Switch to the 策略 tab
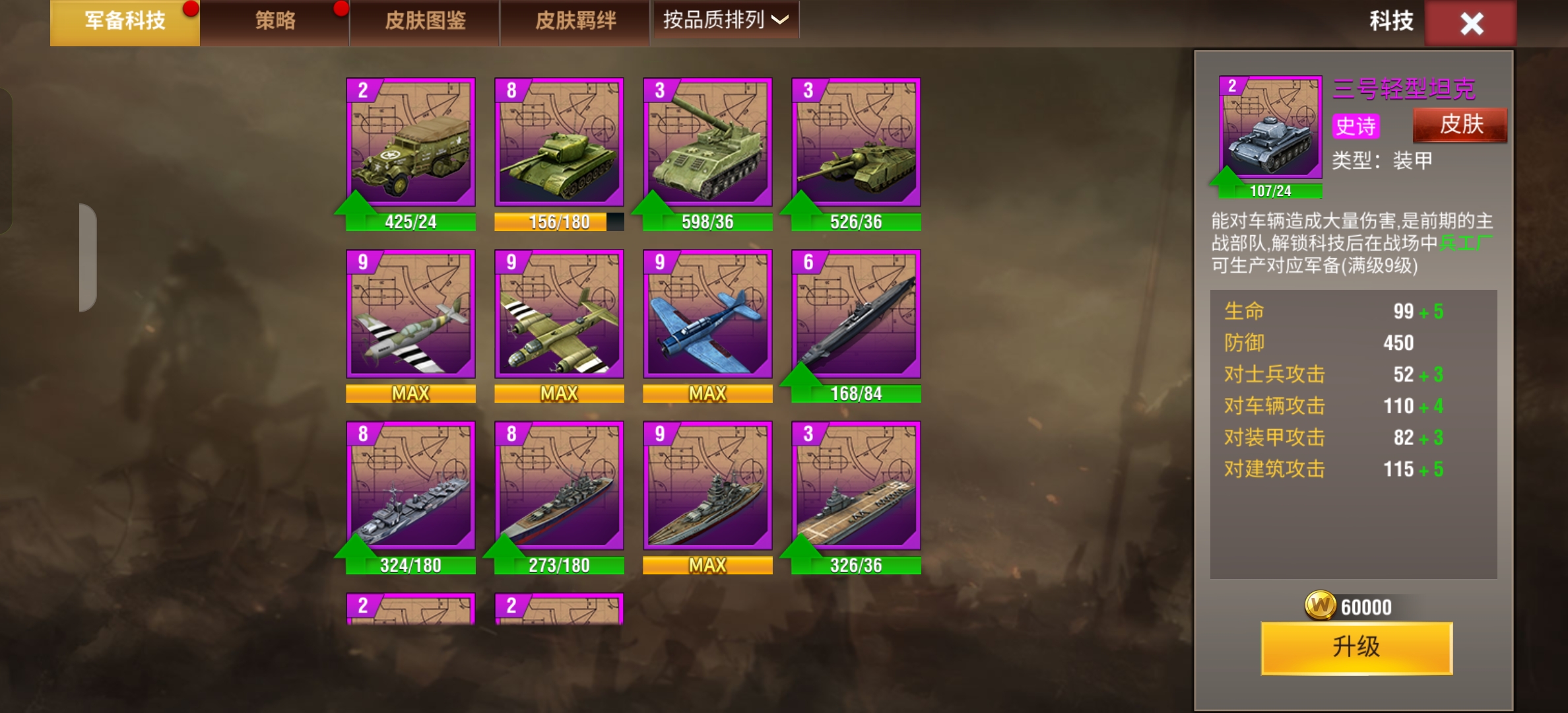The height and width of the screenshot is (713, 1568). click(275, 20)
